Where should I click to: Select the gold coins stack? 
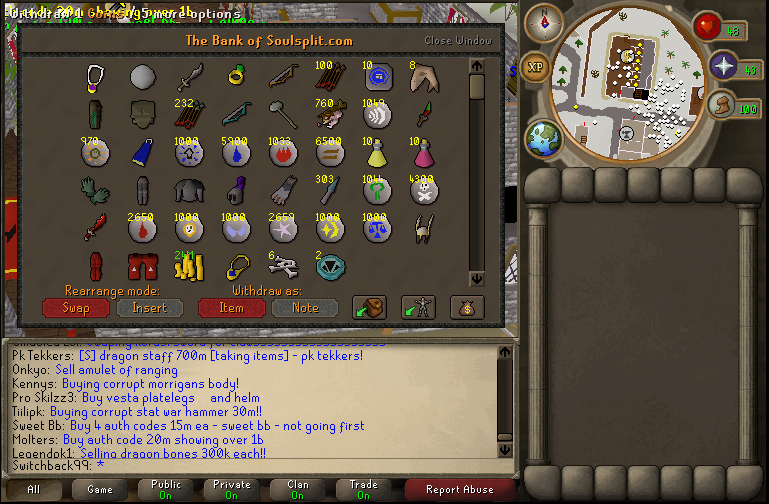pyautogui.click(x=189, y=266)
